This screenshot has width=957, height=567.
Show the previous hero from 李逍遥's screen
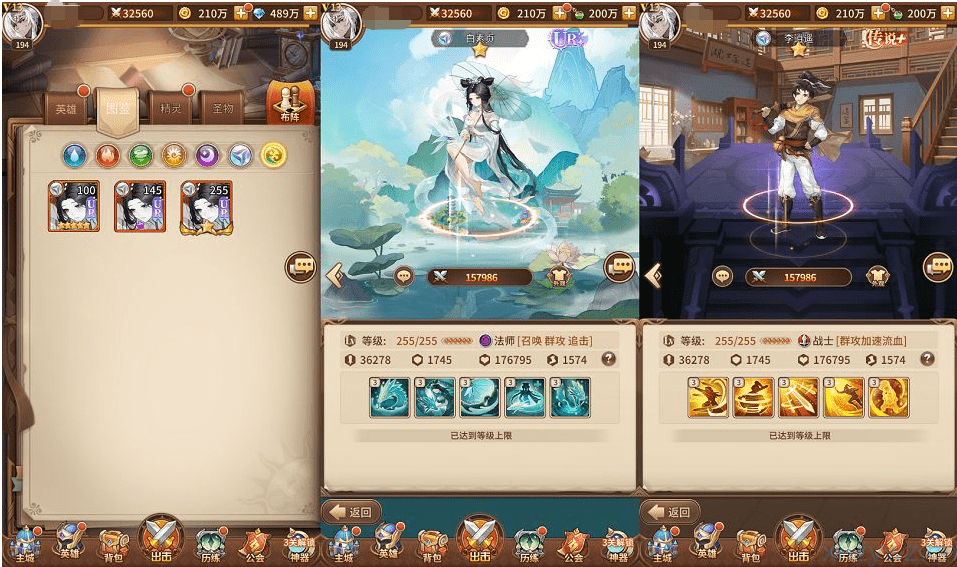(x=653, y=275)
